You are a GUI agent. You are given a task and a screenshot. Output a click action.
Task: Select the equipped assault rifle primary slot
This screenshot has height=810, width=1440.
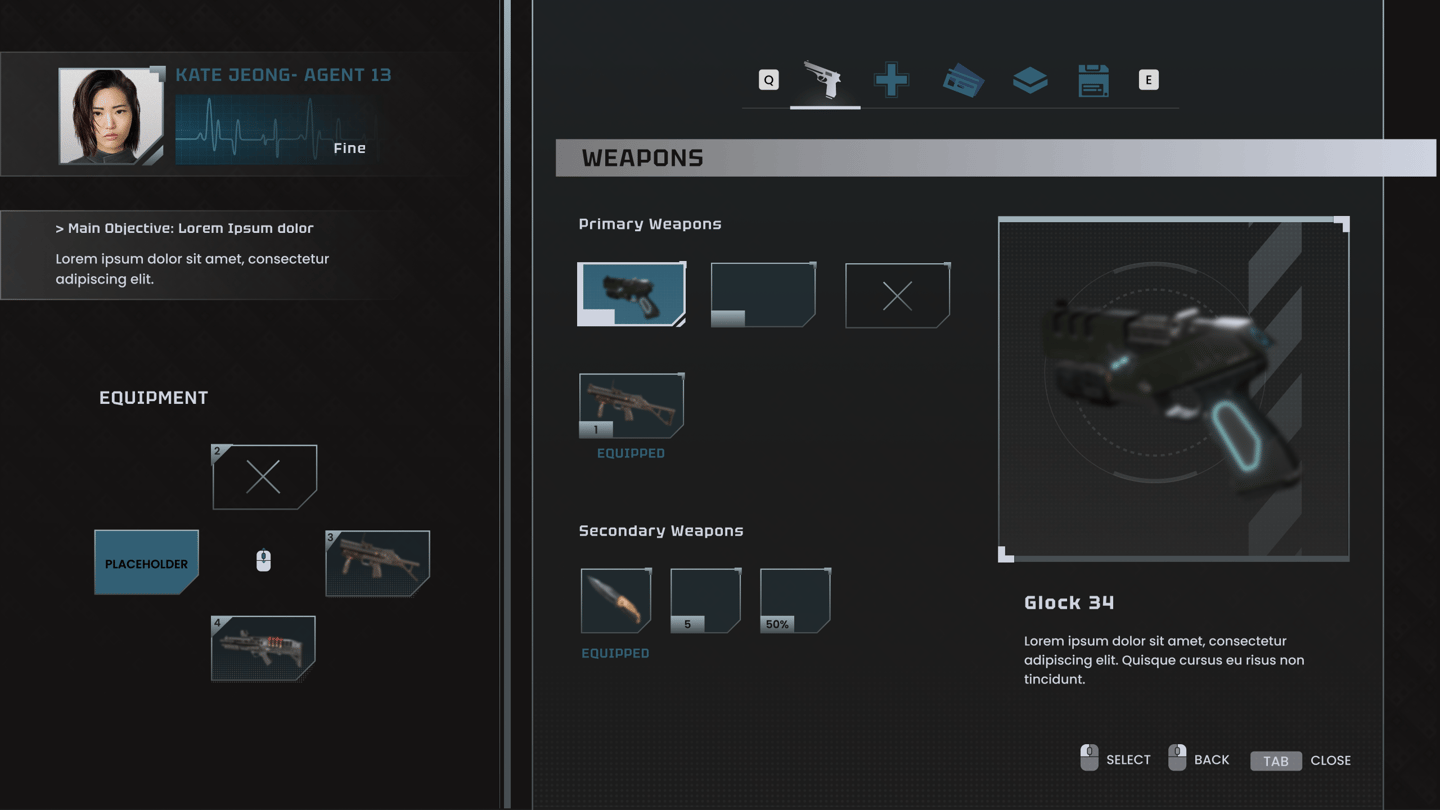631,405
